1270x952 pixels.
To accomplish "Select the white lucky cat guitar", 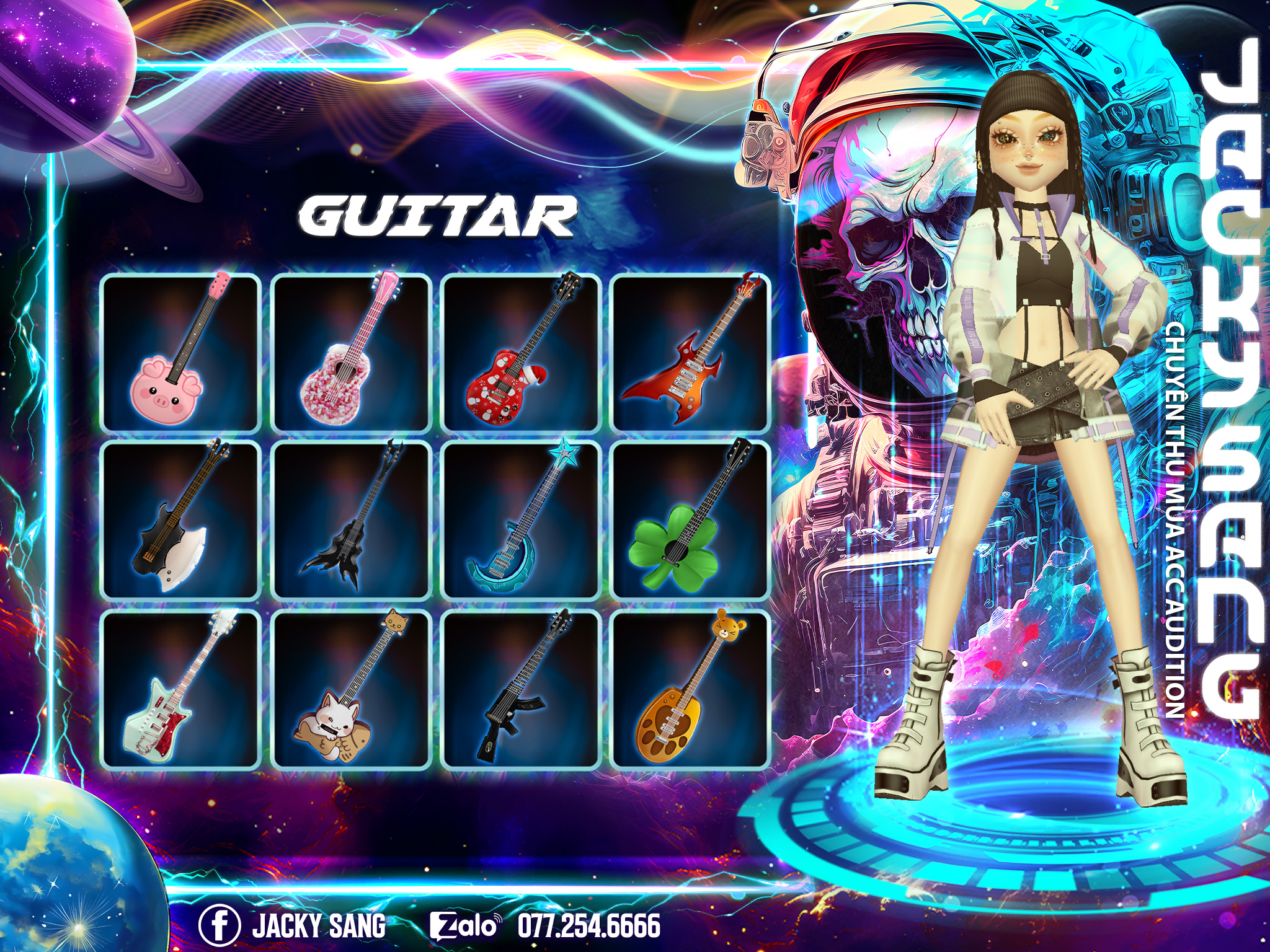I will click(x=351, y=689).
